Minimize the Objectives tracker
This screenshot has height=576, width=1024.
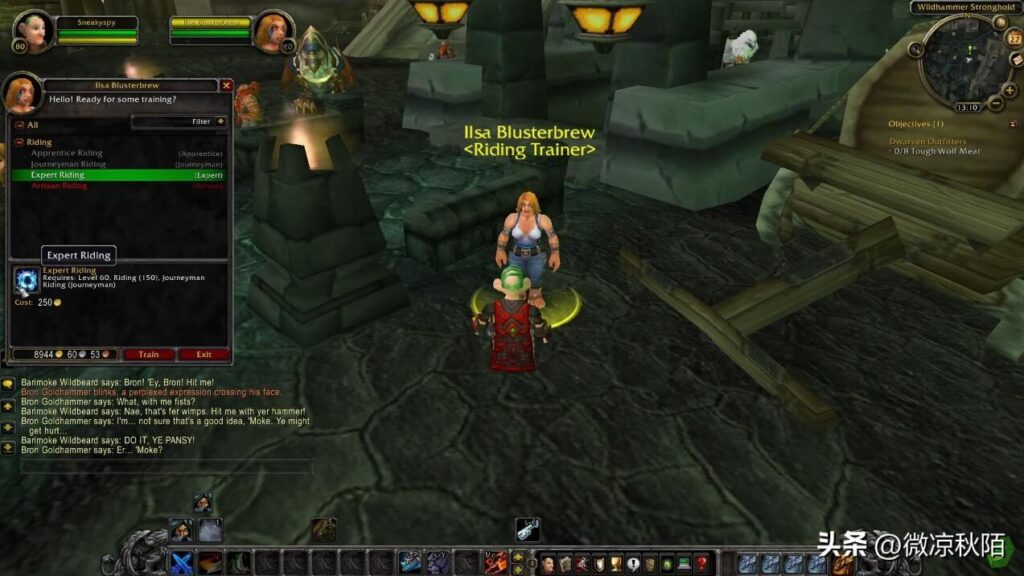[1009, 124]
